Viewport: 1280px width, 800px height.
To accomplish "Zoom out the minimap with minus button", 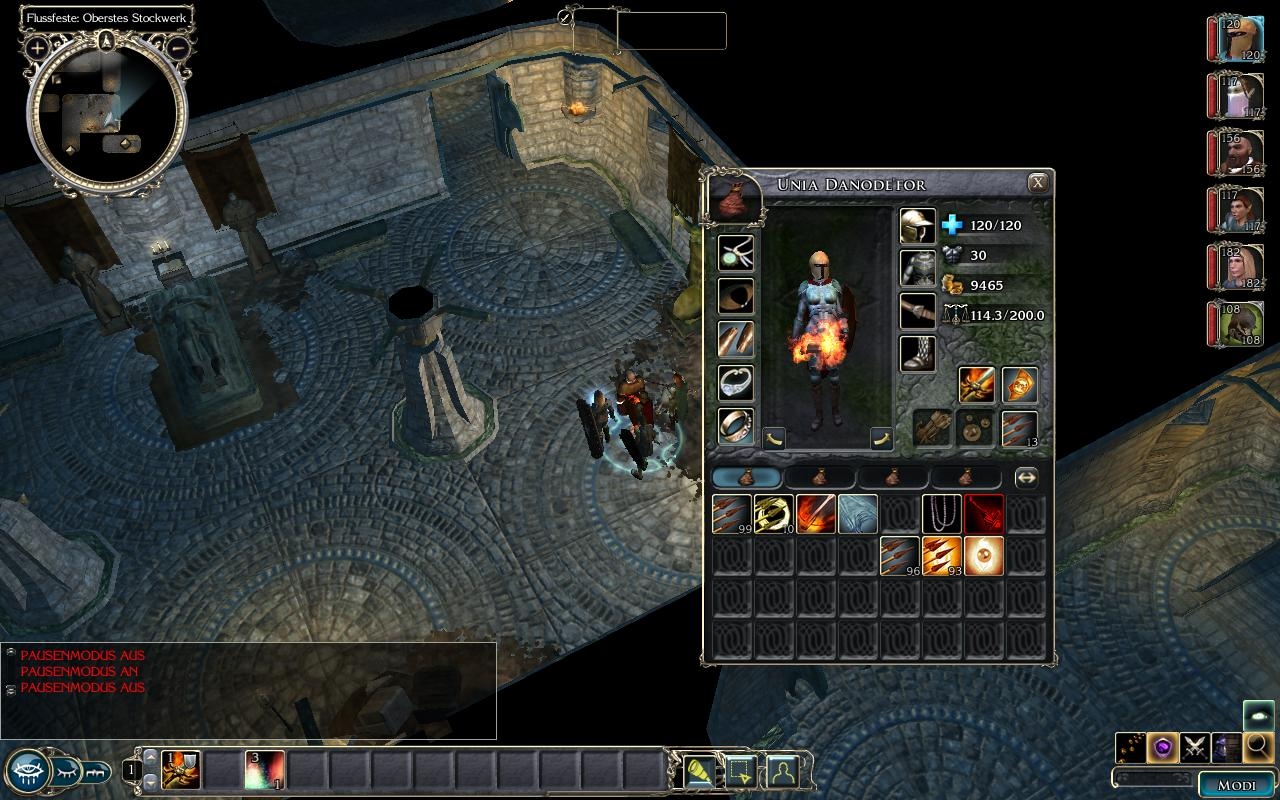I will 177,47.
